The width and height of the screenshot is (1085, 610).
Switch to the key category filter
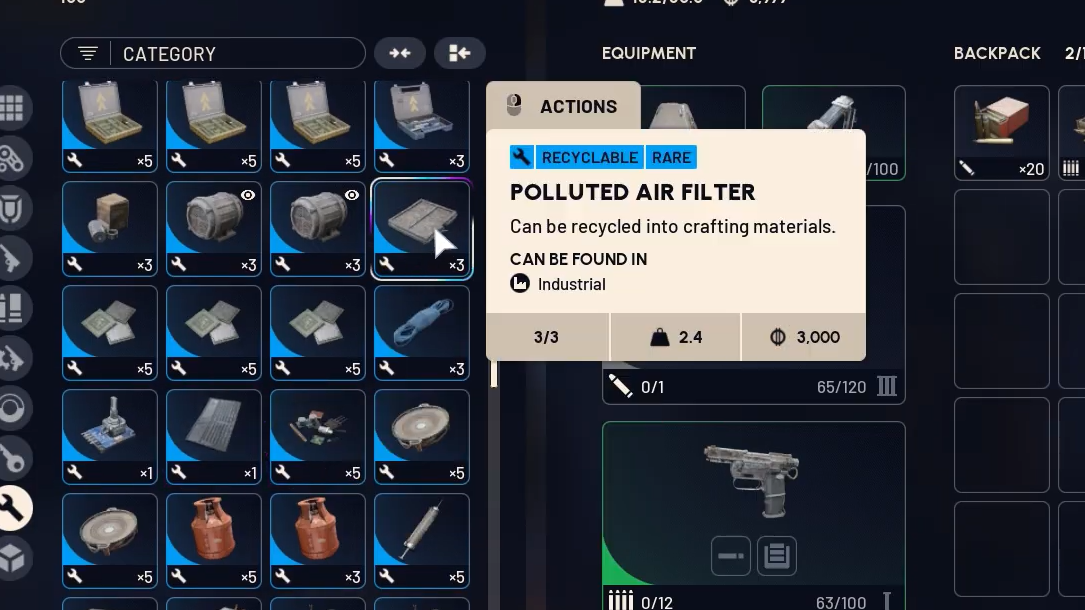point(12,458)
